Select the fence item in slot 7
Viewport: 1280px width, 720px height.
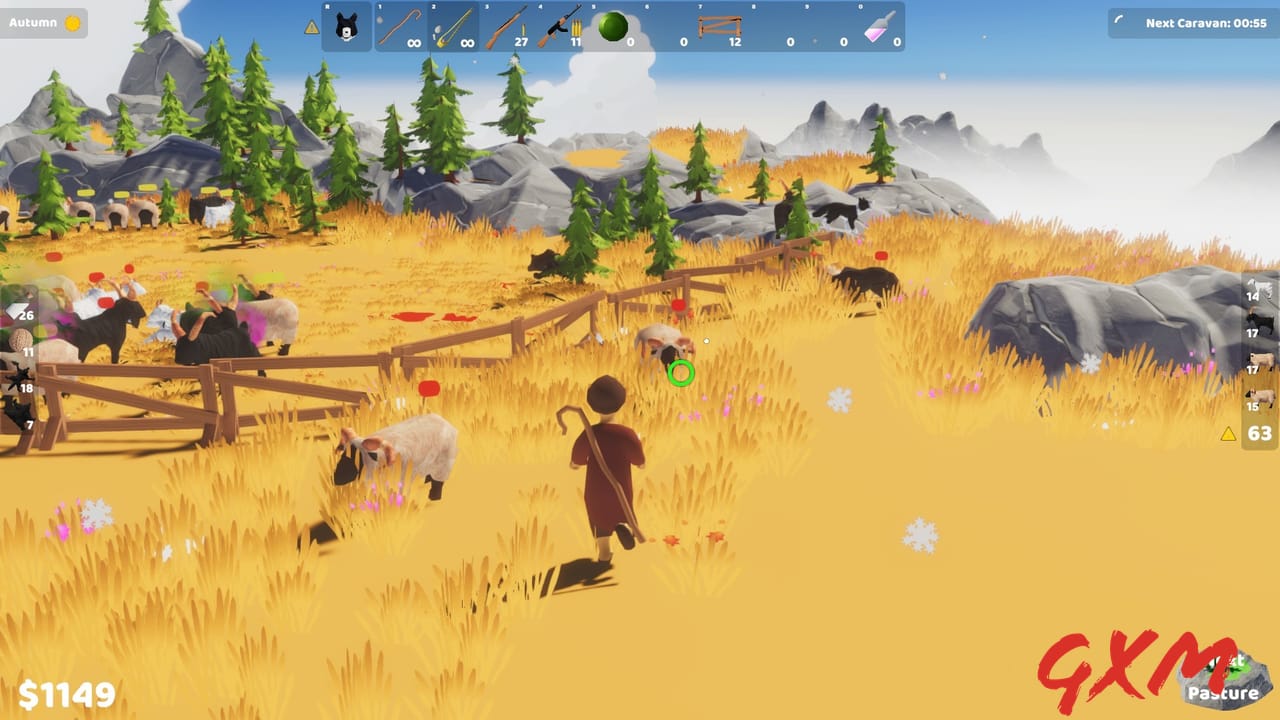718,25
